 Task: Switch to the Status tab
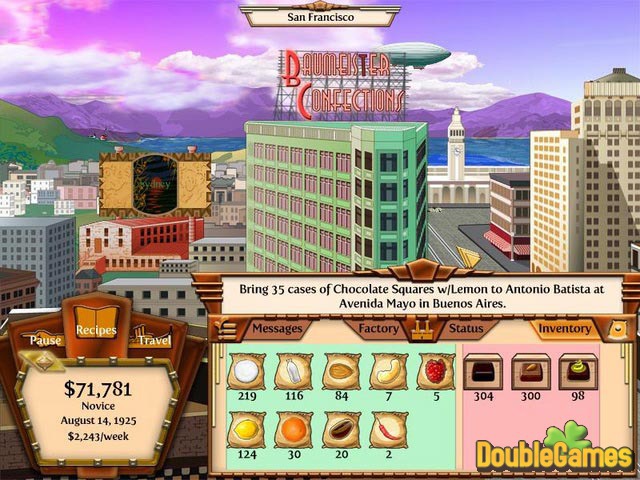465,328
